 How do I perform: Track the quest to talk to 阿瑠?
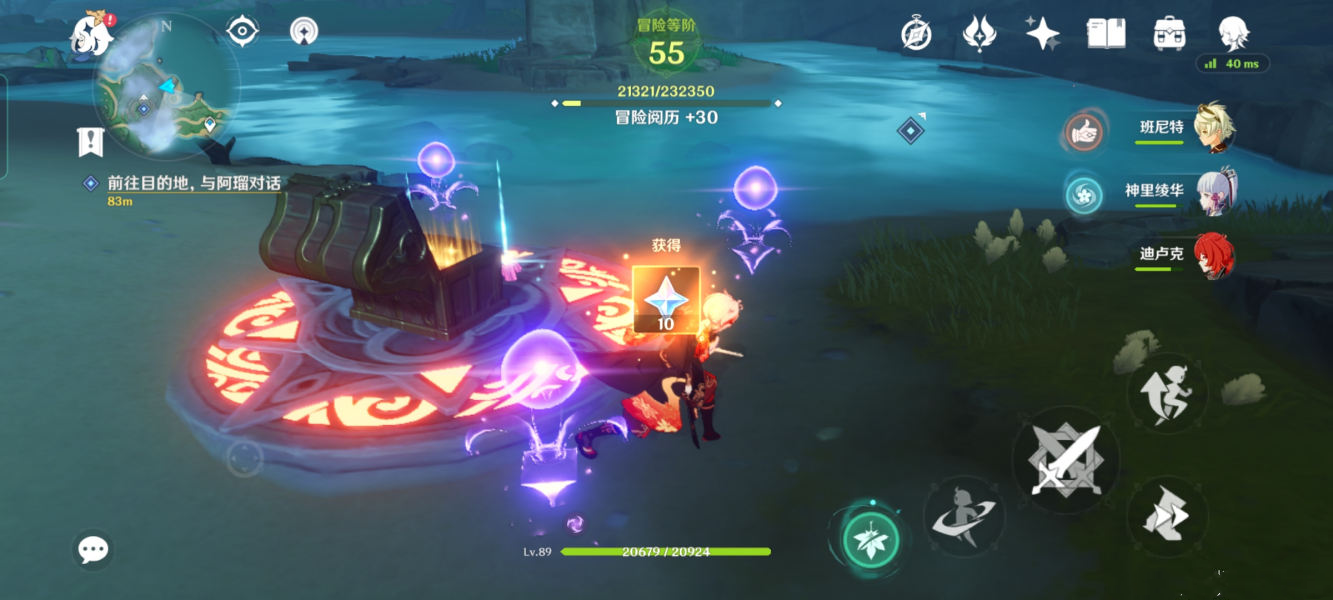(x=192, y=184)
